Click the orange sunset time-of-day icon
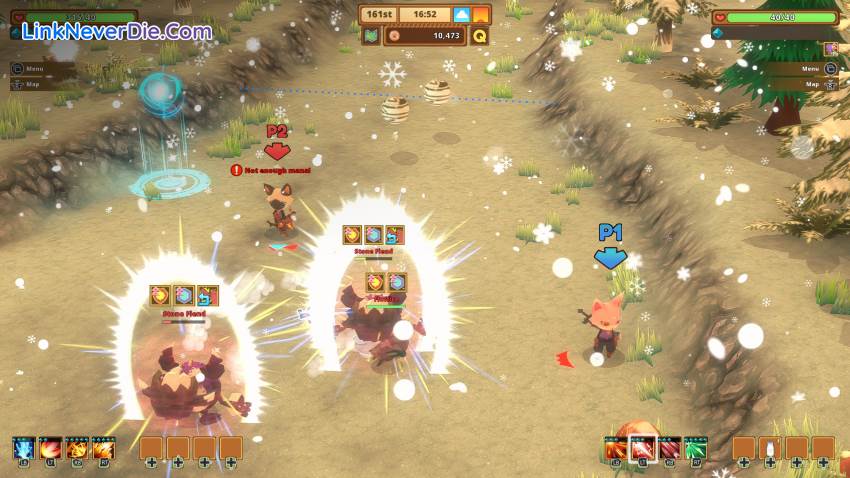850x478 pixels. click(481, 15)
